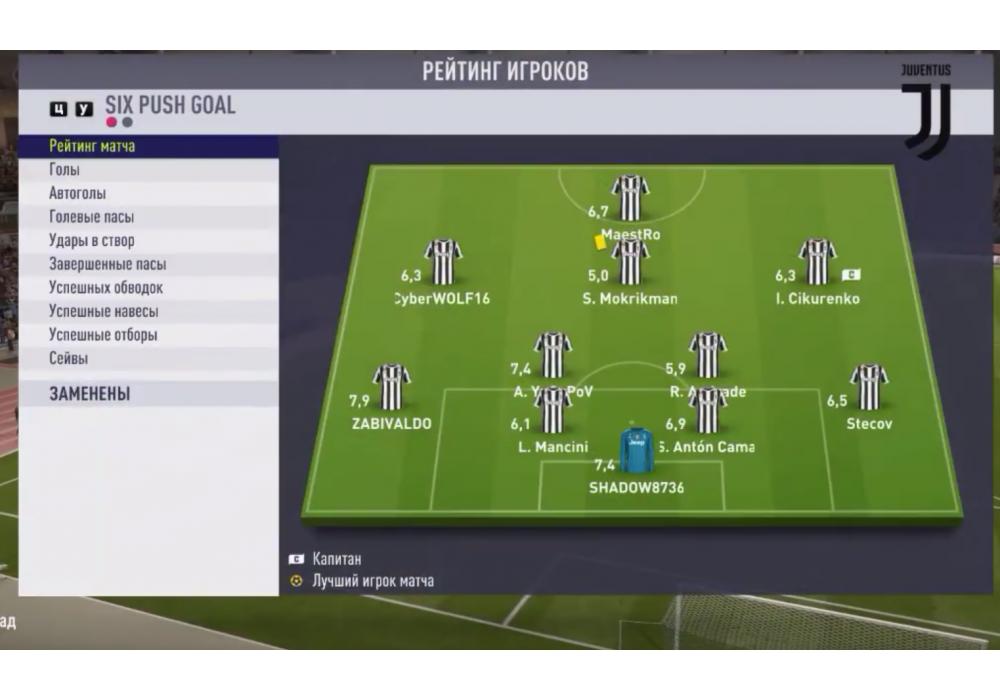Open the Голевые пасы stat
The image size is (1000, 700).
click(148, 217)
